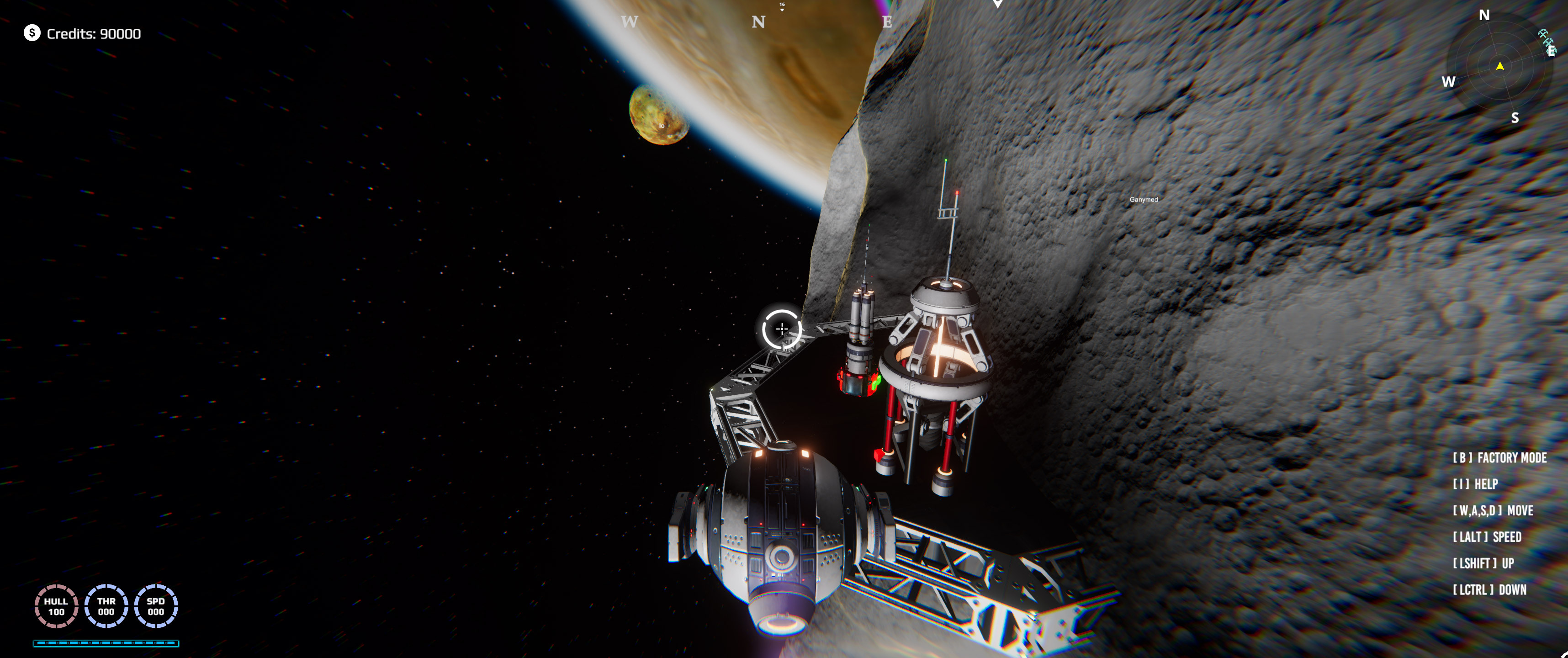This screenshot has width=1568, height=658.
Task: Click the SPD speed gauge
Action: click(155, 605)
